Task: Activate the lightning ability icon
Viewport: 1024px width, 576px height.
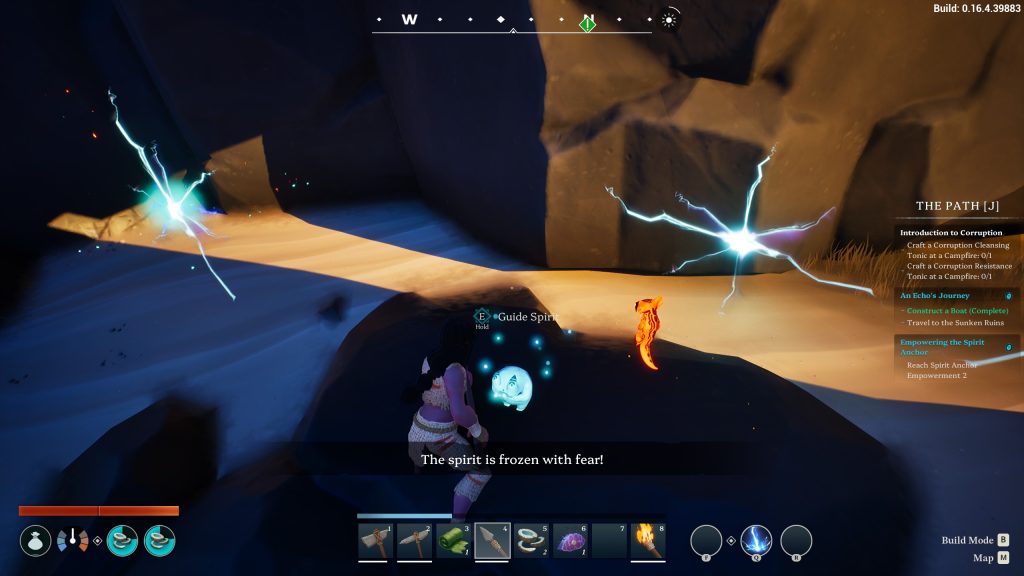Action: pos(756,541)
